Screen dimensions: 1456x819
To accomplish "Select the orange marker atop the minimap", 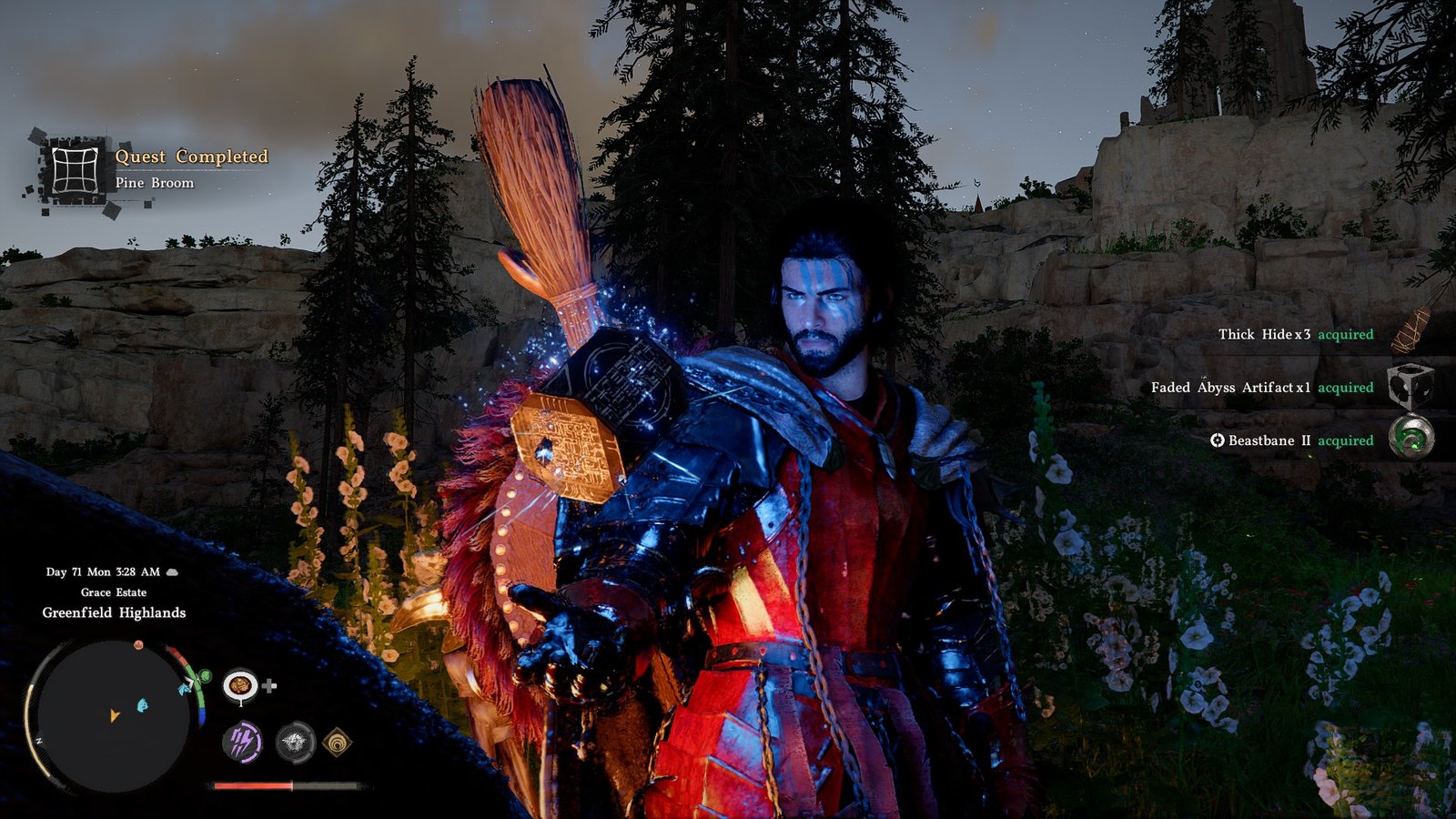I will tap(138, 645).
